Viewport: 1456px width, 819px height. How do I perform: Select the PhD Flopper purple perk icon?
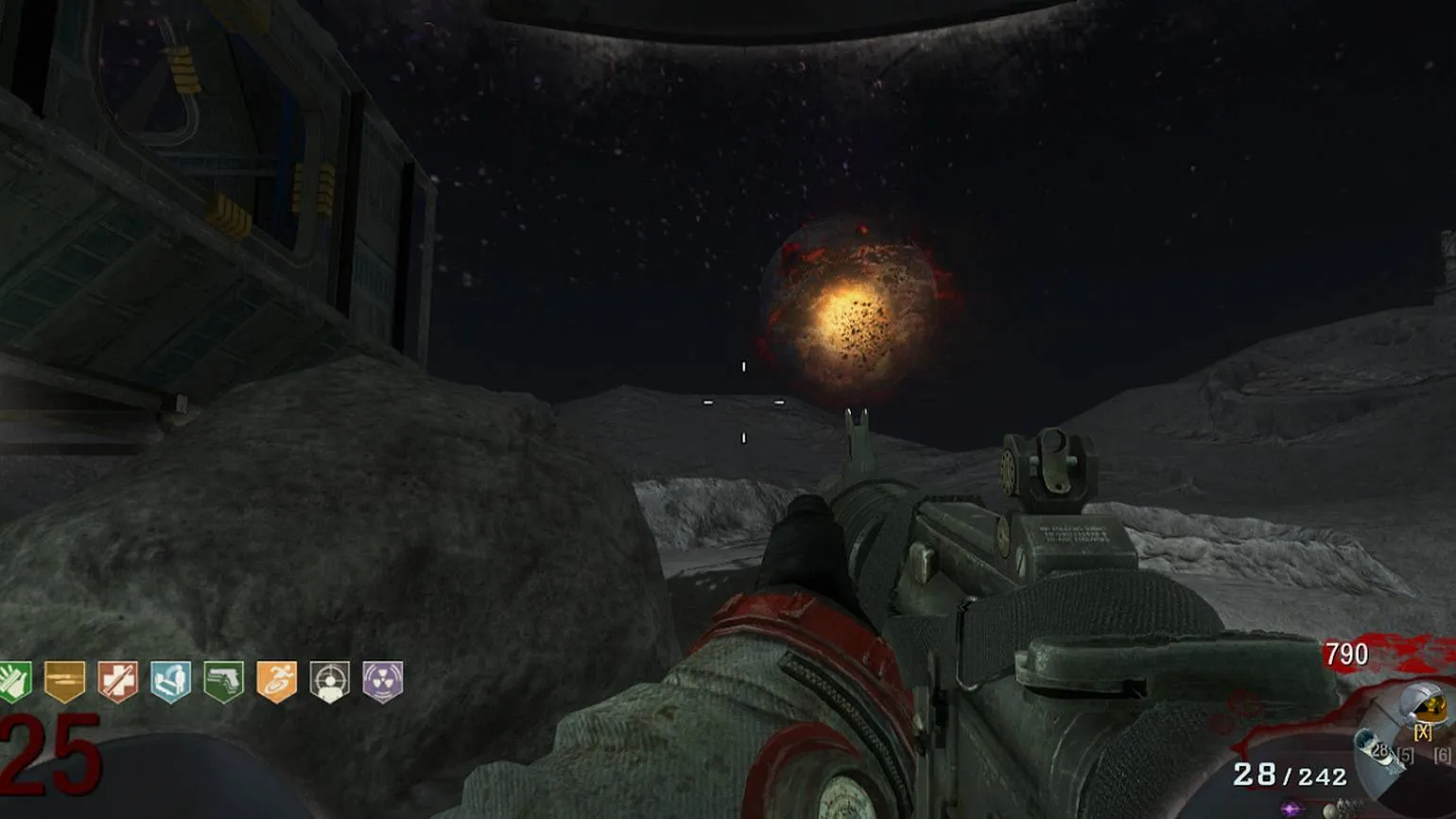tap(383, 682)
